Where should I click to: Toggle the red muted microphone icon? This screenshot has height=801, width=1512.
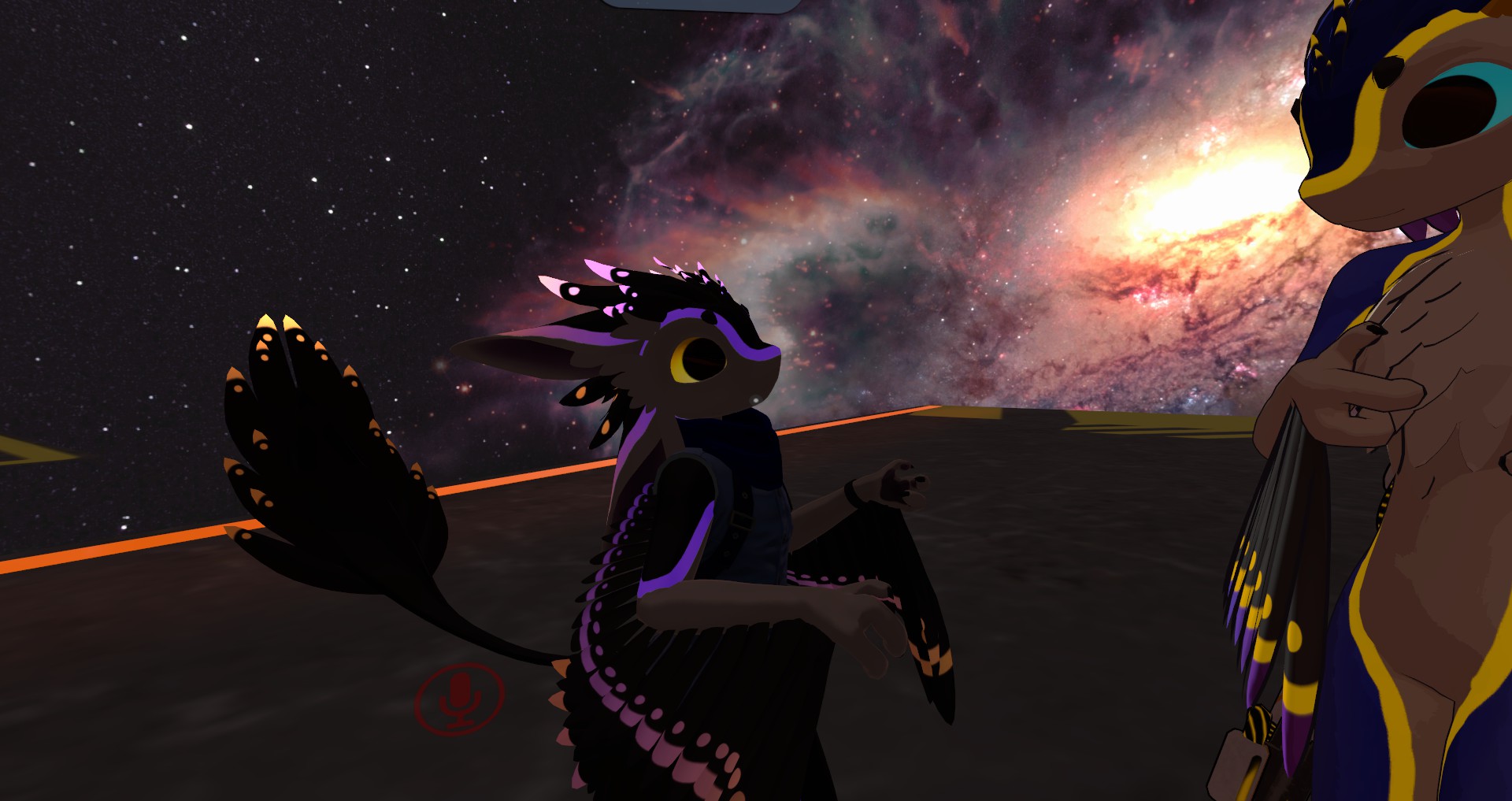pos(459,699)
